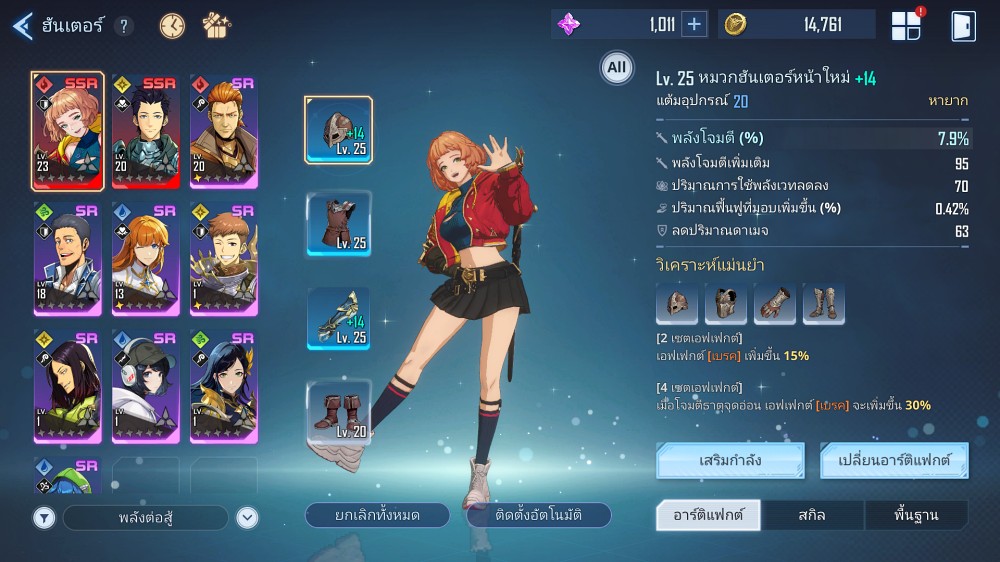
Task: Choose the helmet equipment slot
Action: tap(338, 131)
